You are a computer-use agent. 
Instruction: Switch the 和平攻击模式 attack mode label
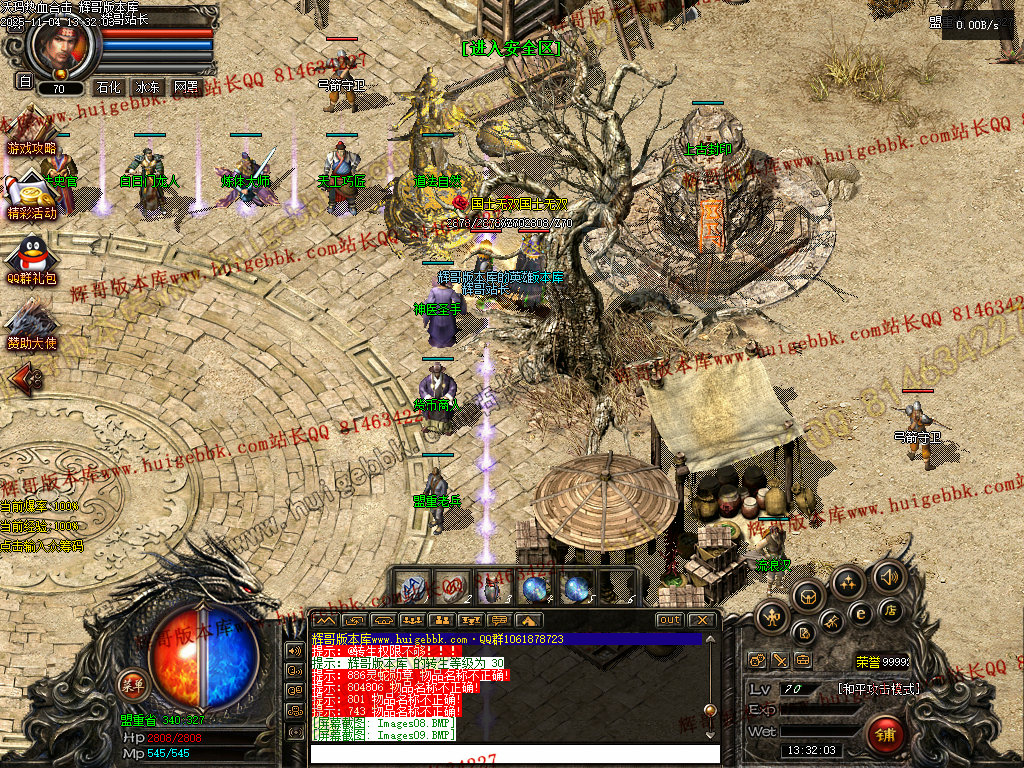(x=878, y=689)
